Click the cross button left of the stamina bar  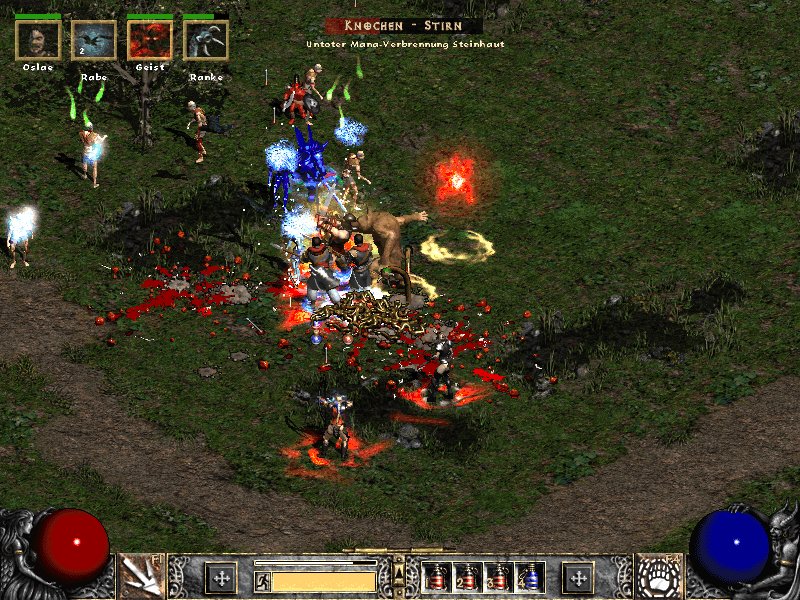tap(221, 577)
